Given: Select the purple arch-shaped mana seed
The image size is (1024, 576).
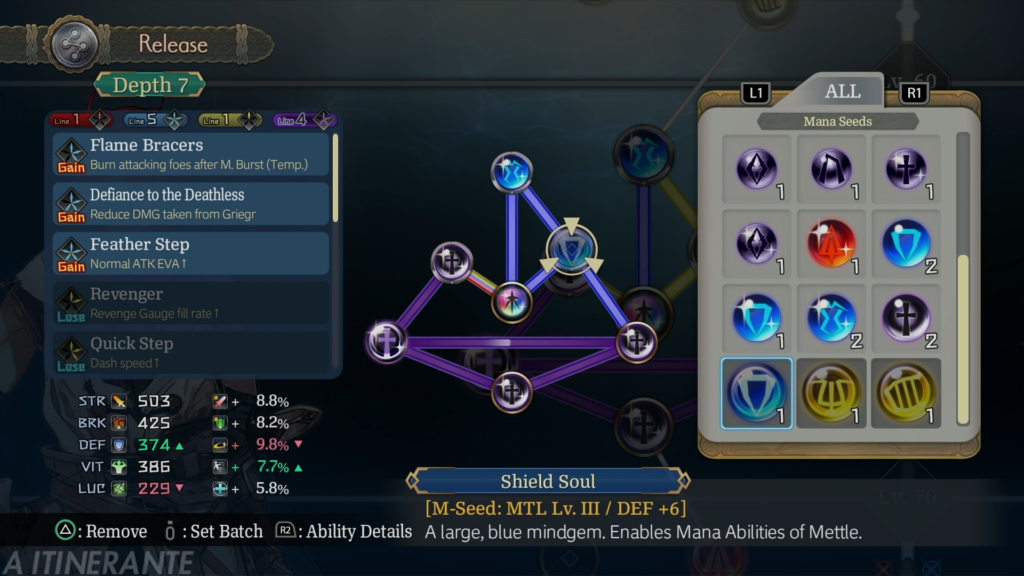Looking at the screenshot, I should pos(831,168).
